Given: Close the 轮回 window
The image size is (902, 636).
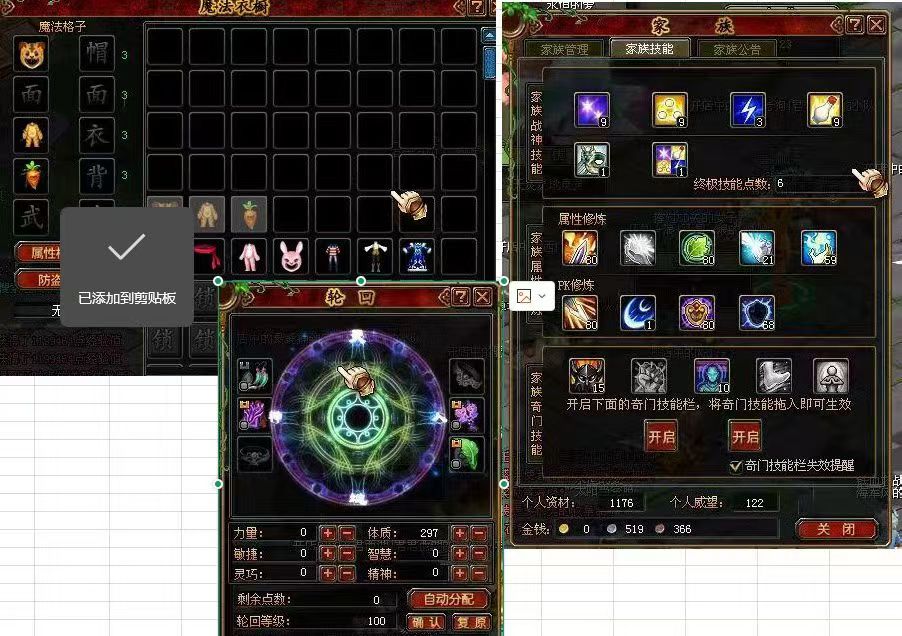Looking at the screenshot, I should [x=482, y=296].
